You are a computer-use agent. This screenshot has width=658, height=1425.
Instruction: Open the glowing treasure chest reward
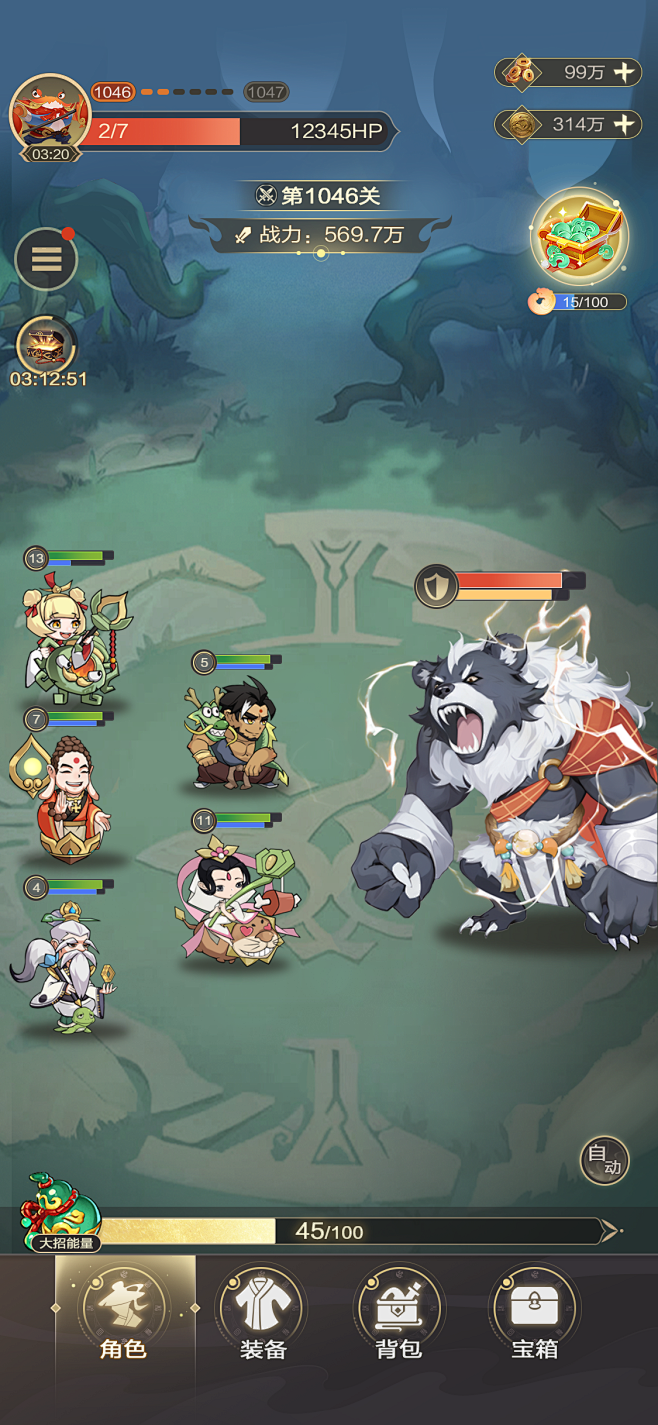[579, 238]
